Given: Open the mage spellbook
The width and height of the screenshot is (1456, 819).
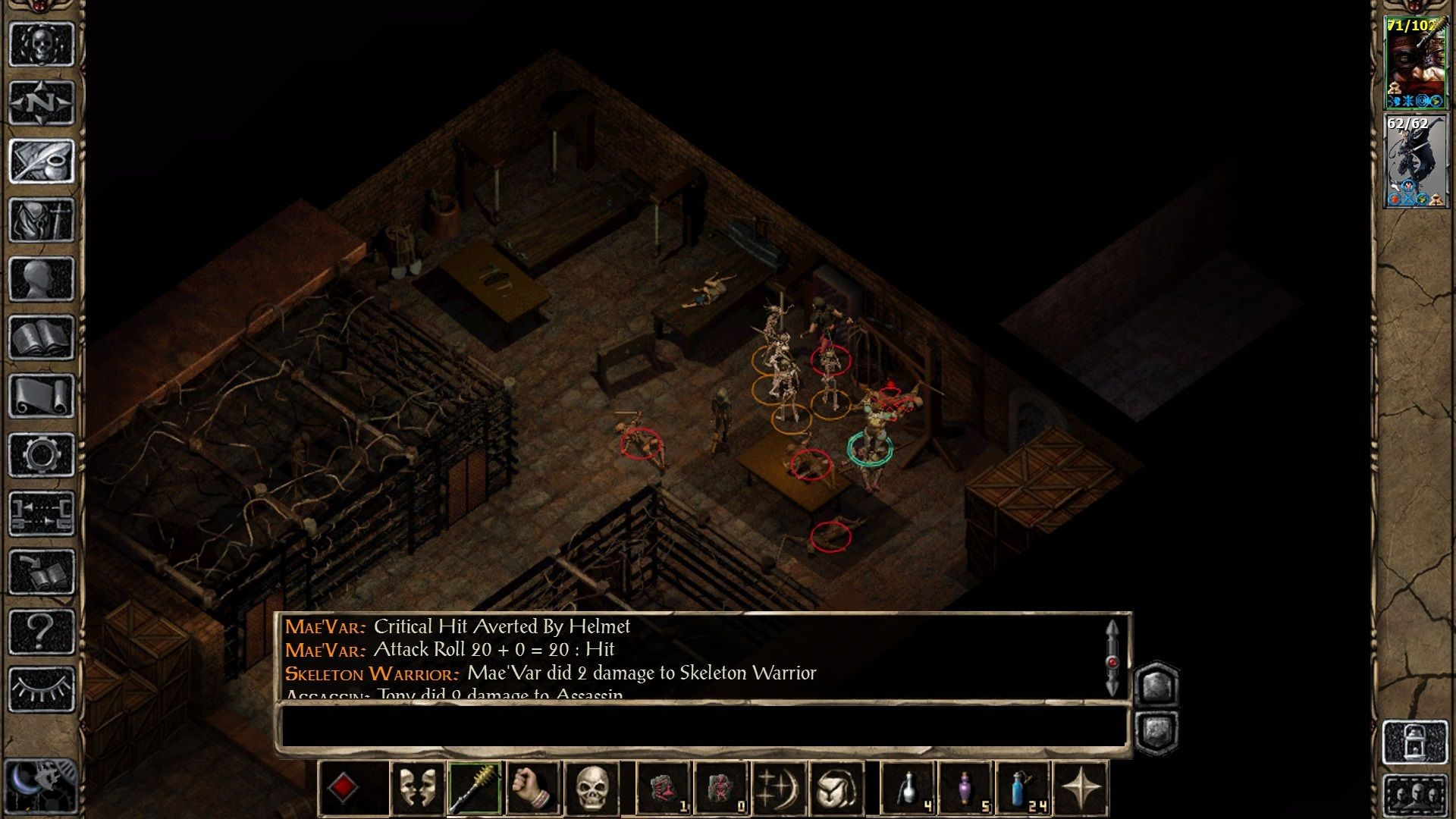Looking at the screenshot, I should [x=42, y=338].
